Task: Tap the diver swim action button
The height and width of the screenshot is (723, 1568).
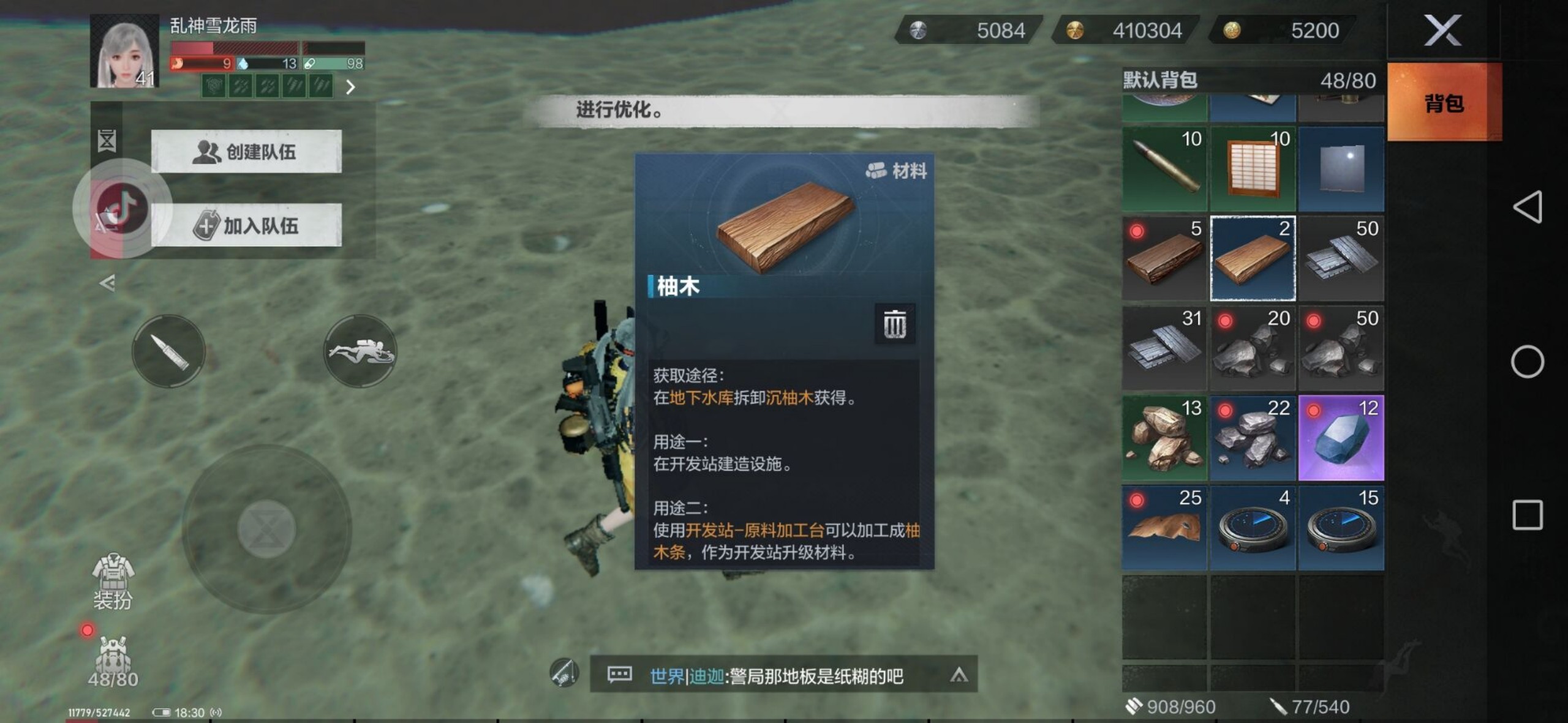Action: point(360,351)
